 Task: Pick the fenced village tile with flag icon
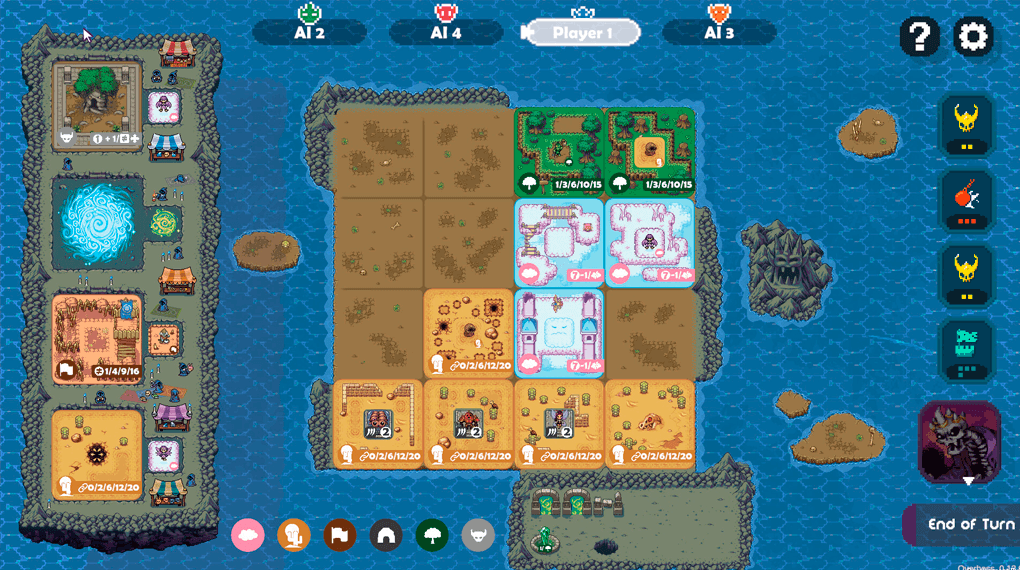[x=97, y=338]
